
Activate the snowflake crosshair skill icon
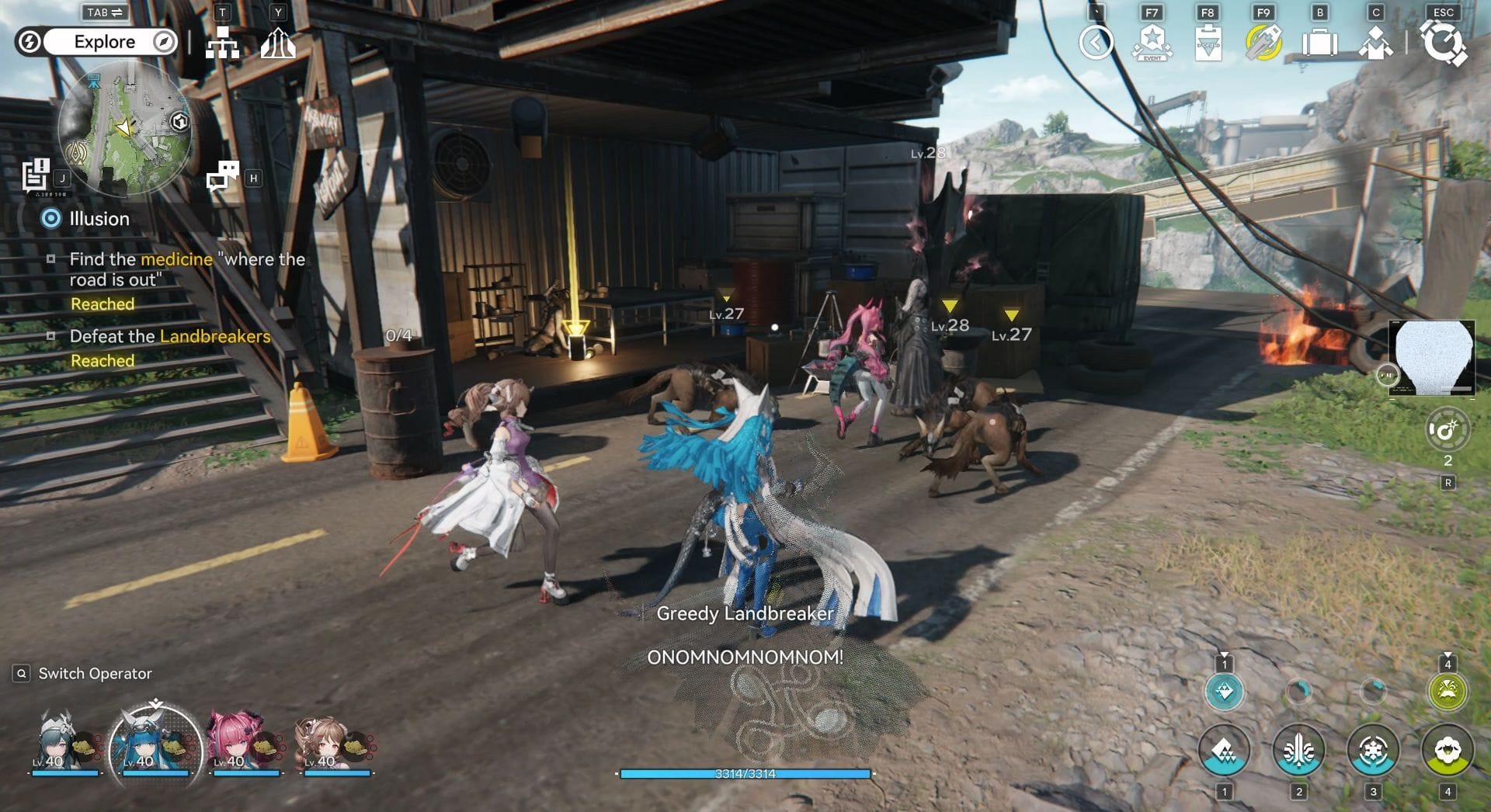coord(1373,751)
